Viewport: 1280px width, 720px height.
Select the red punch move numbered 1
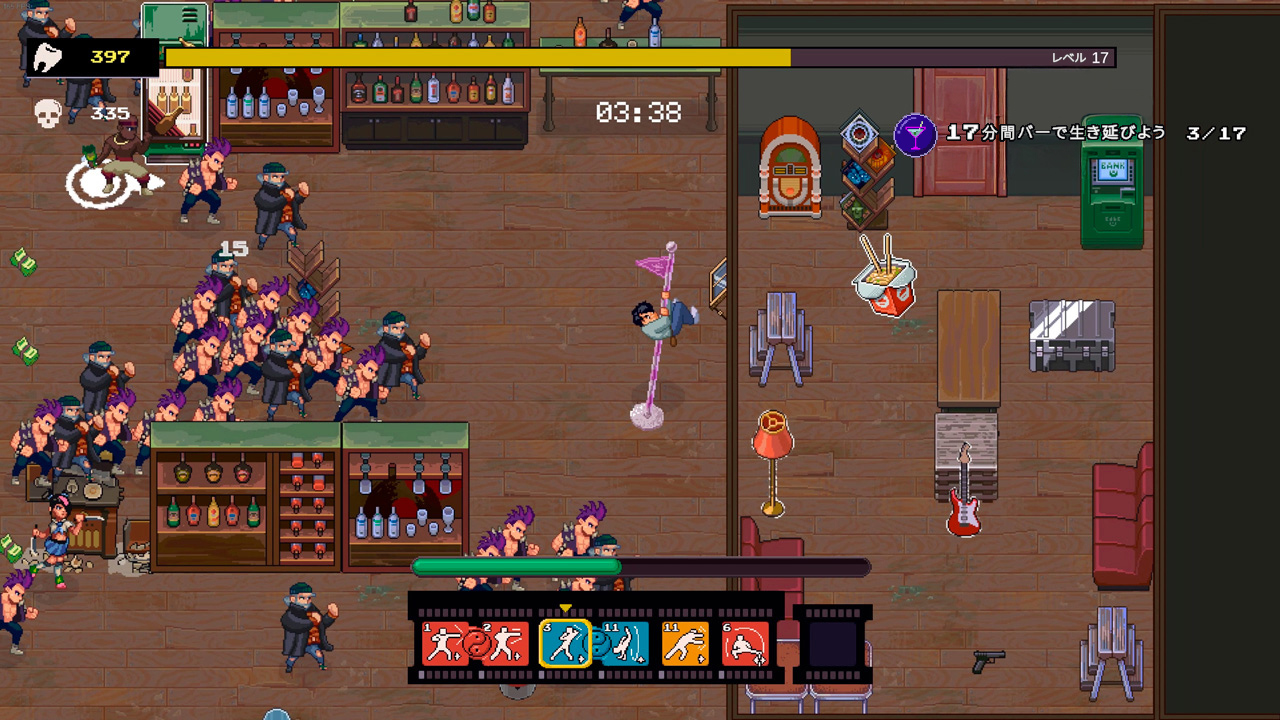(445, 643)
